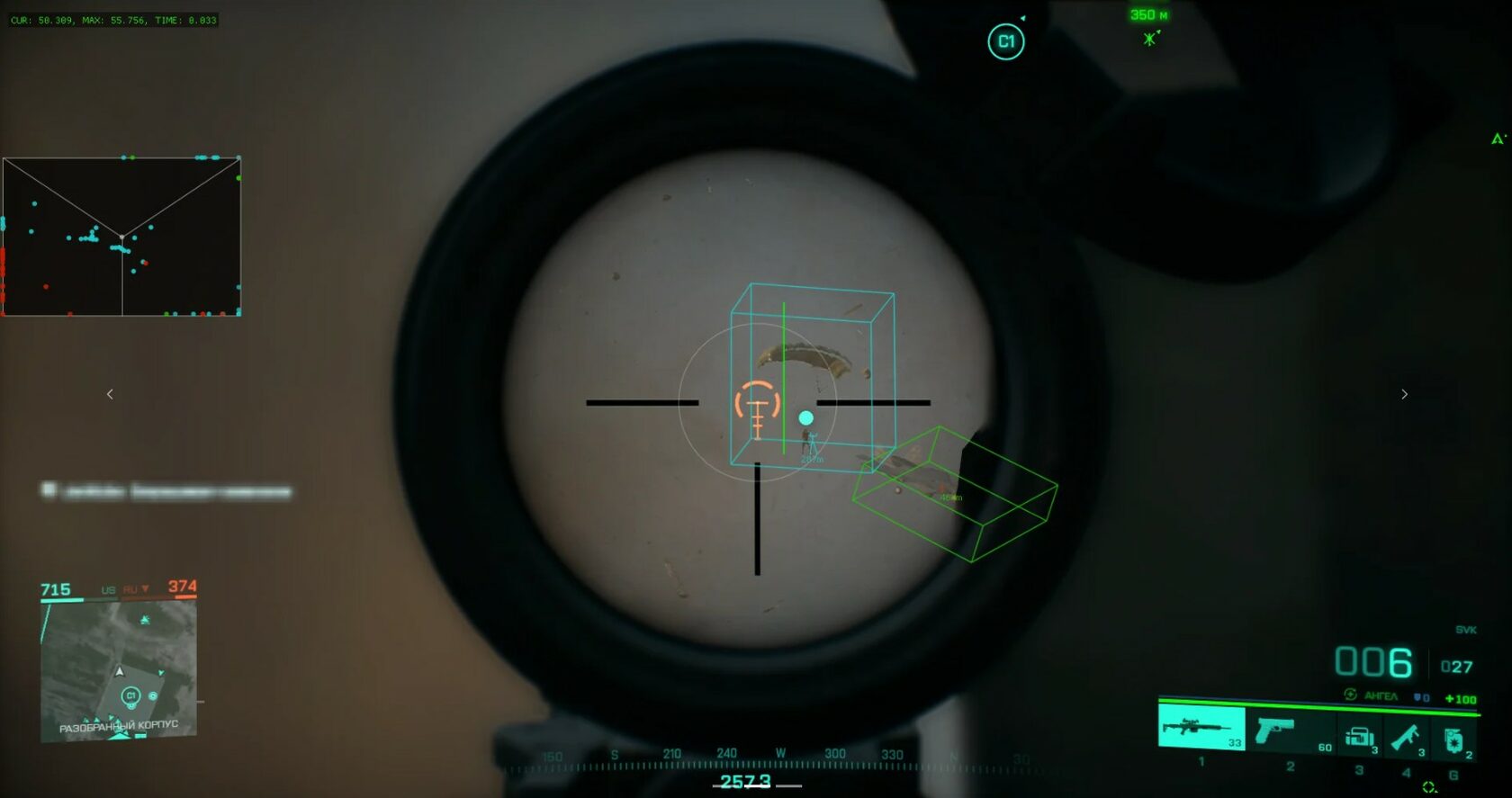Viewport: 1512px width, 798px height.
Task: Toggle the spotted enemy dot inside the scope
Action: point(805,417)
